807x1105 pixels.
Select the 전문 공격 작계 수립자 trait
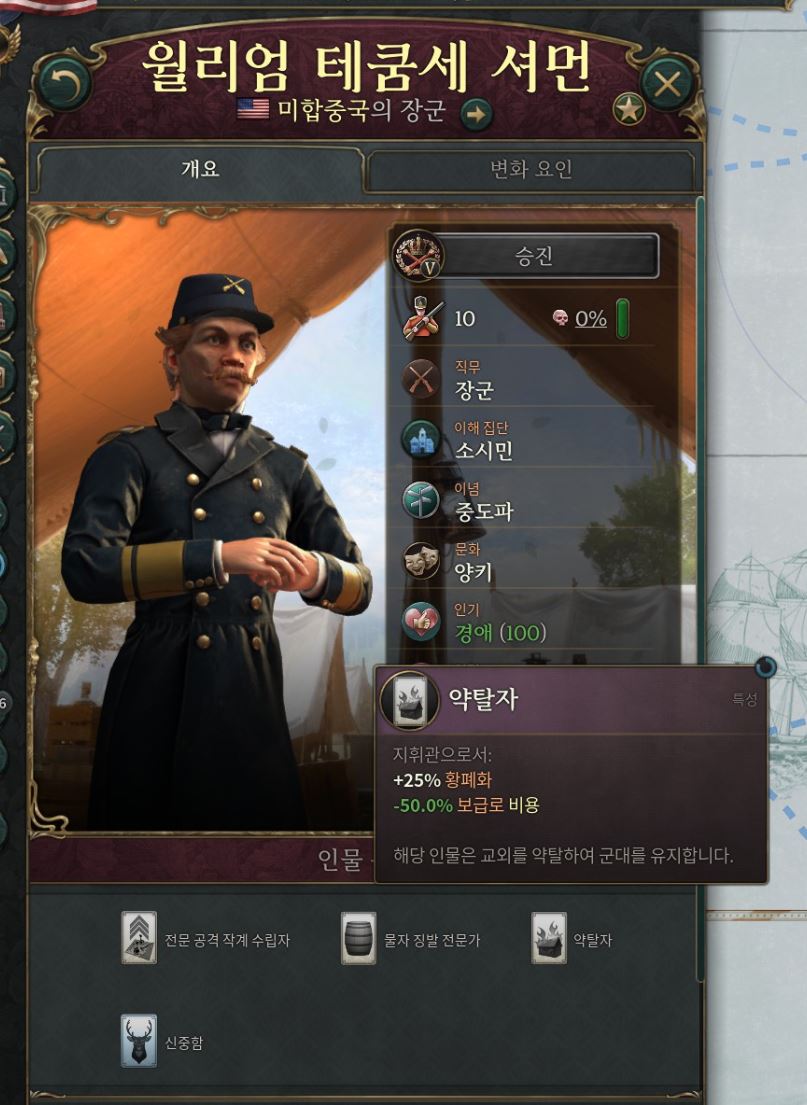point(139,938)
